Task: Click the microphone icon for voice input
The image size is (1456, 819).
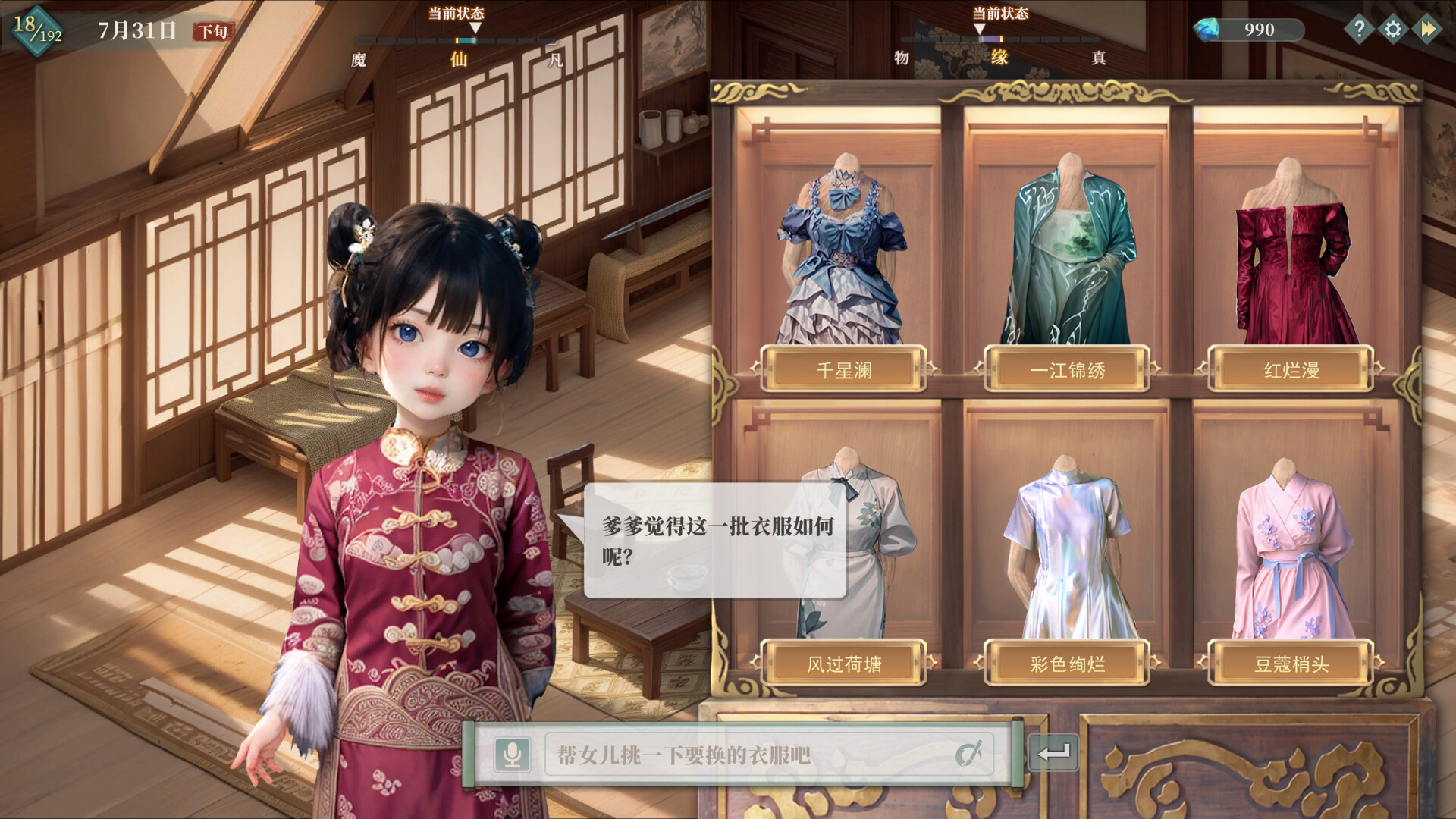Action: tap(514, 755)
